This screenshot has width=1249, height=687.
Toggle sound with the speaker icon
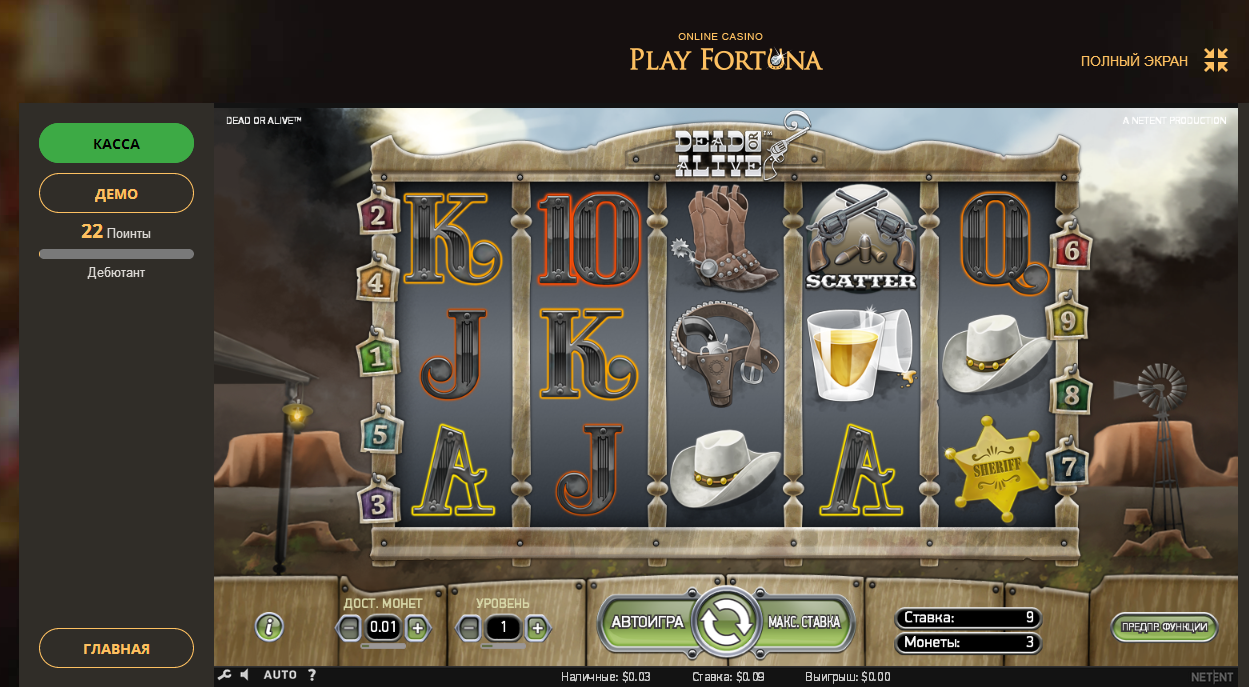(245, 675)
